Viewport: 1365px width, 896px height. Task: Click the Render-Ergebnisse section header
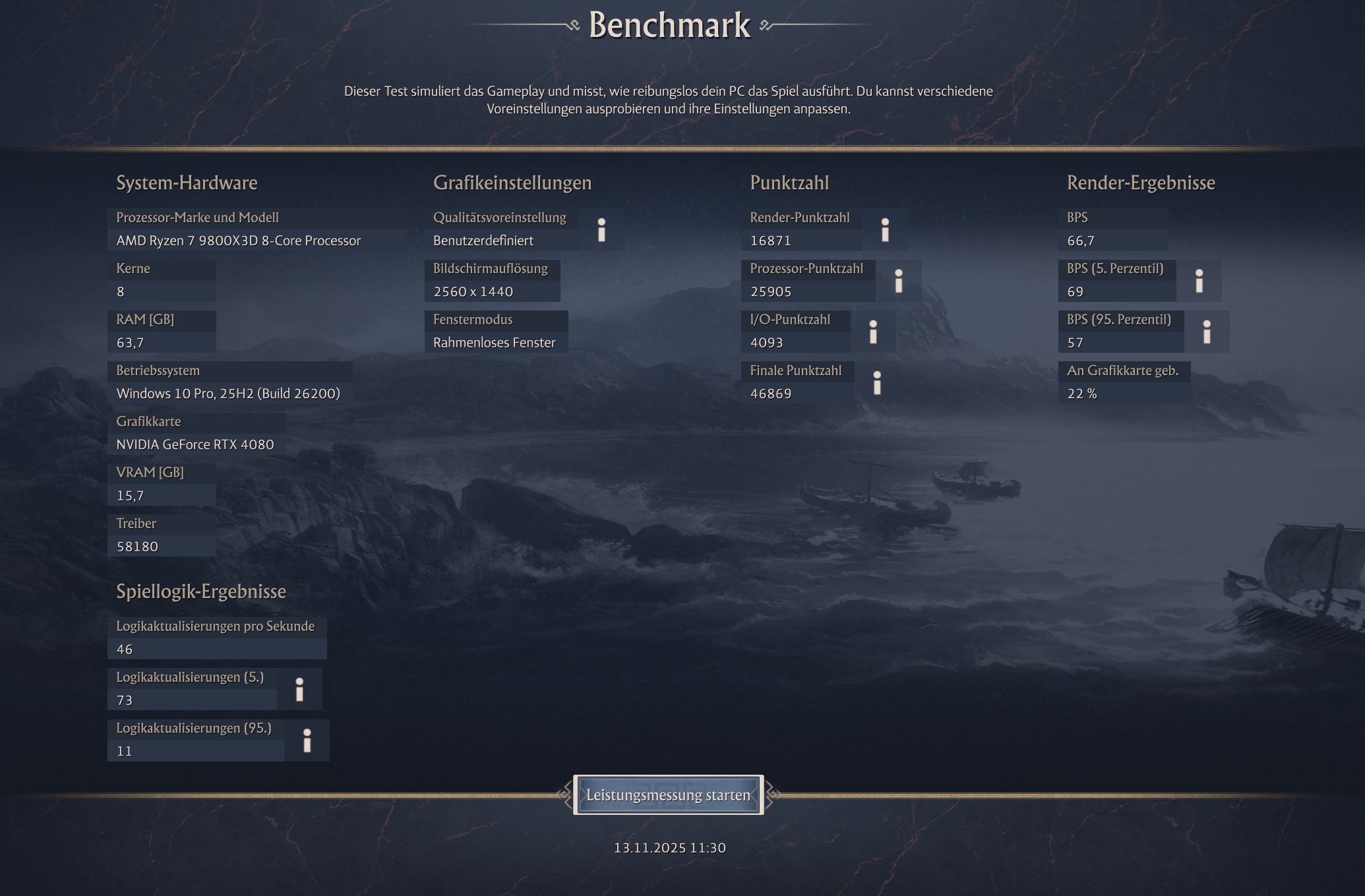1141,183
